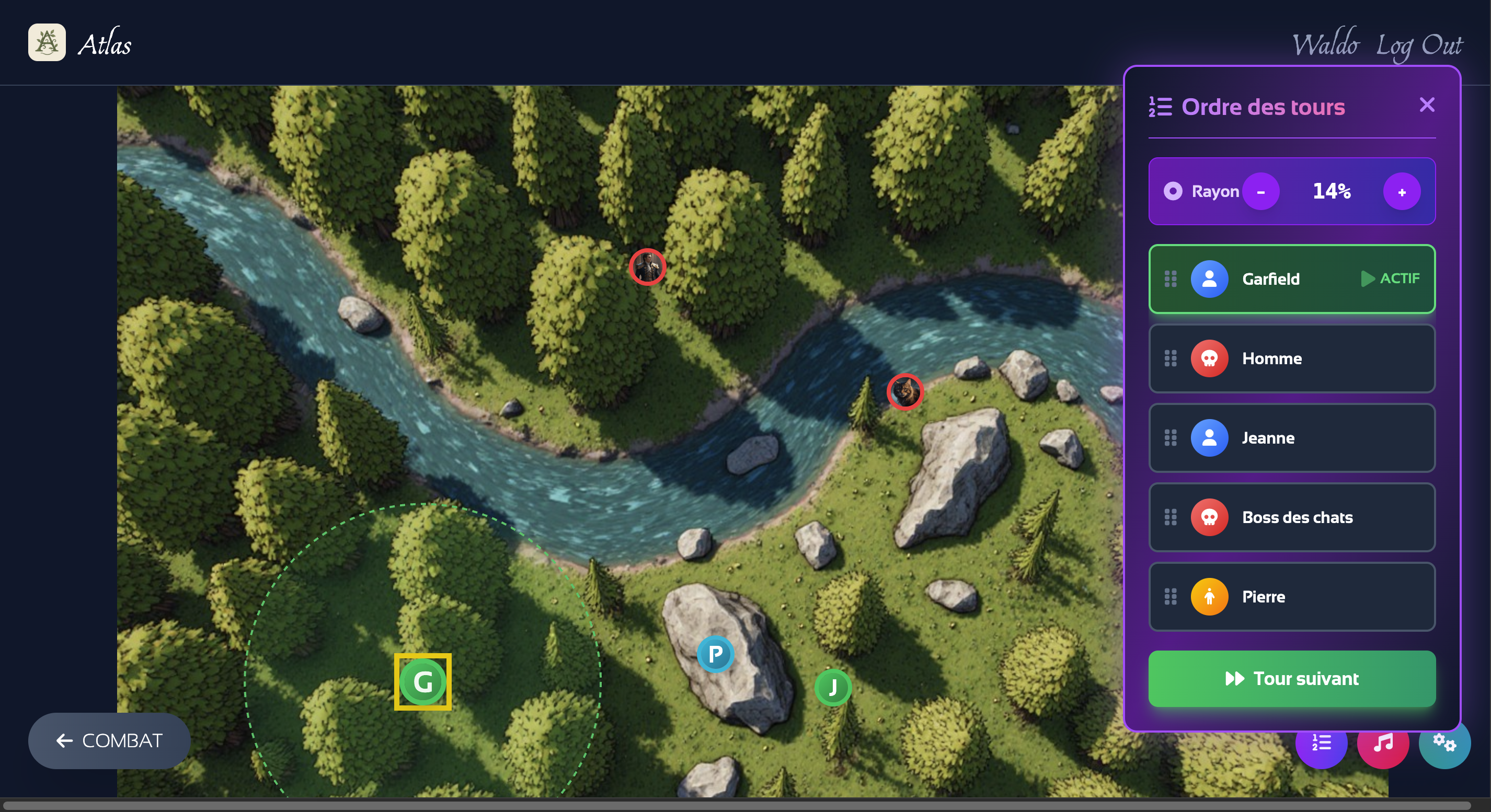Decrease the Rayon percentage with minus
This screenshot has width=1491, height=812.
coord(1260,191)
